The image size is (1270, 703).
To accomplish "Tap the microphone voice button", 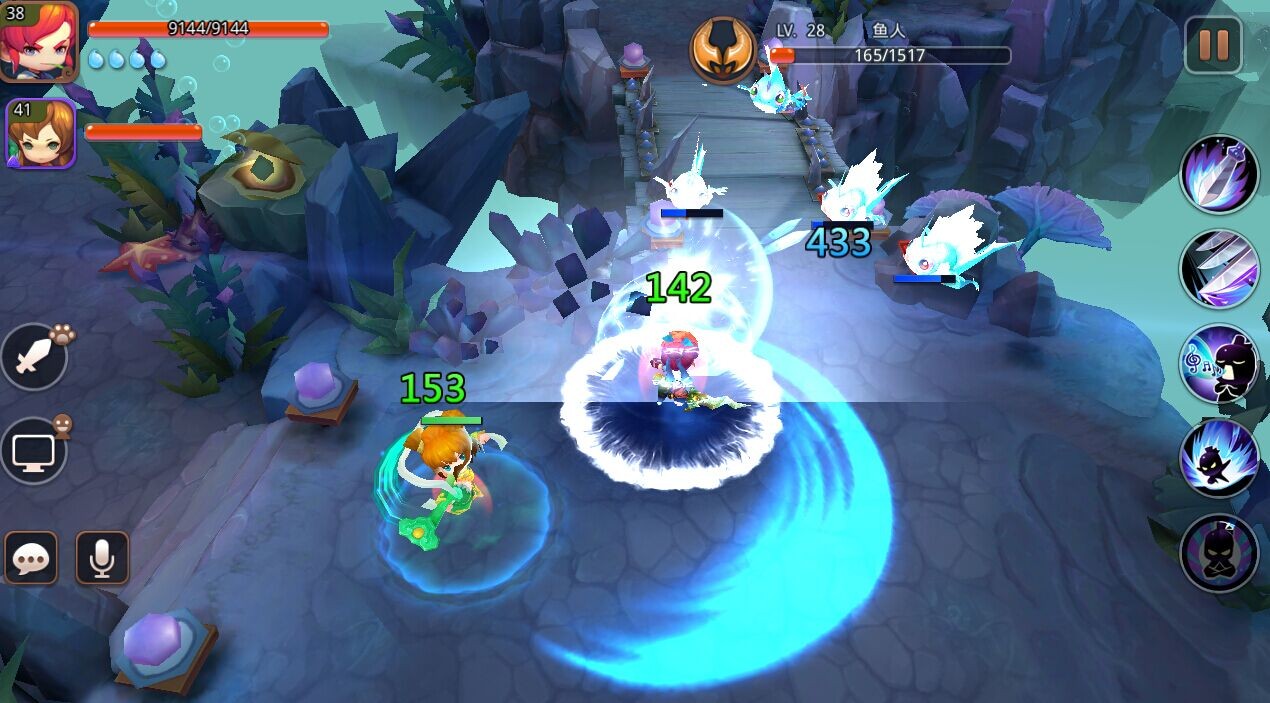I will [102, 558].
